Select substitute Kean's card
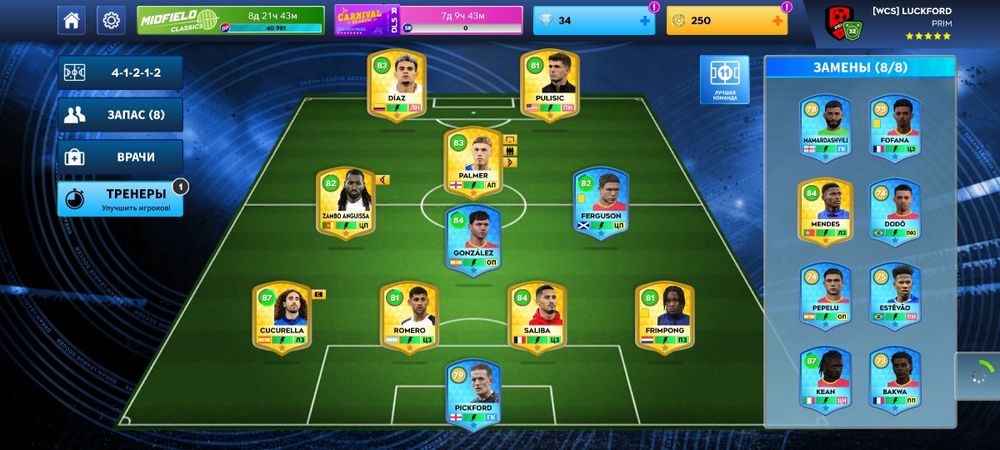 [x=825, y=379]
